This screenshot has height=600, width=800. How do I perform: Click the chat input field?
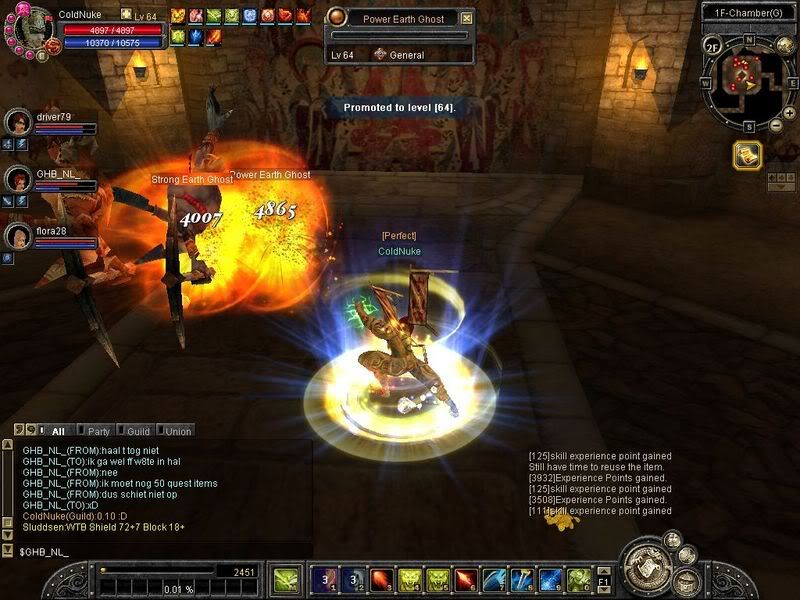(150, 551)
